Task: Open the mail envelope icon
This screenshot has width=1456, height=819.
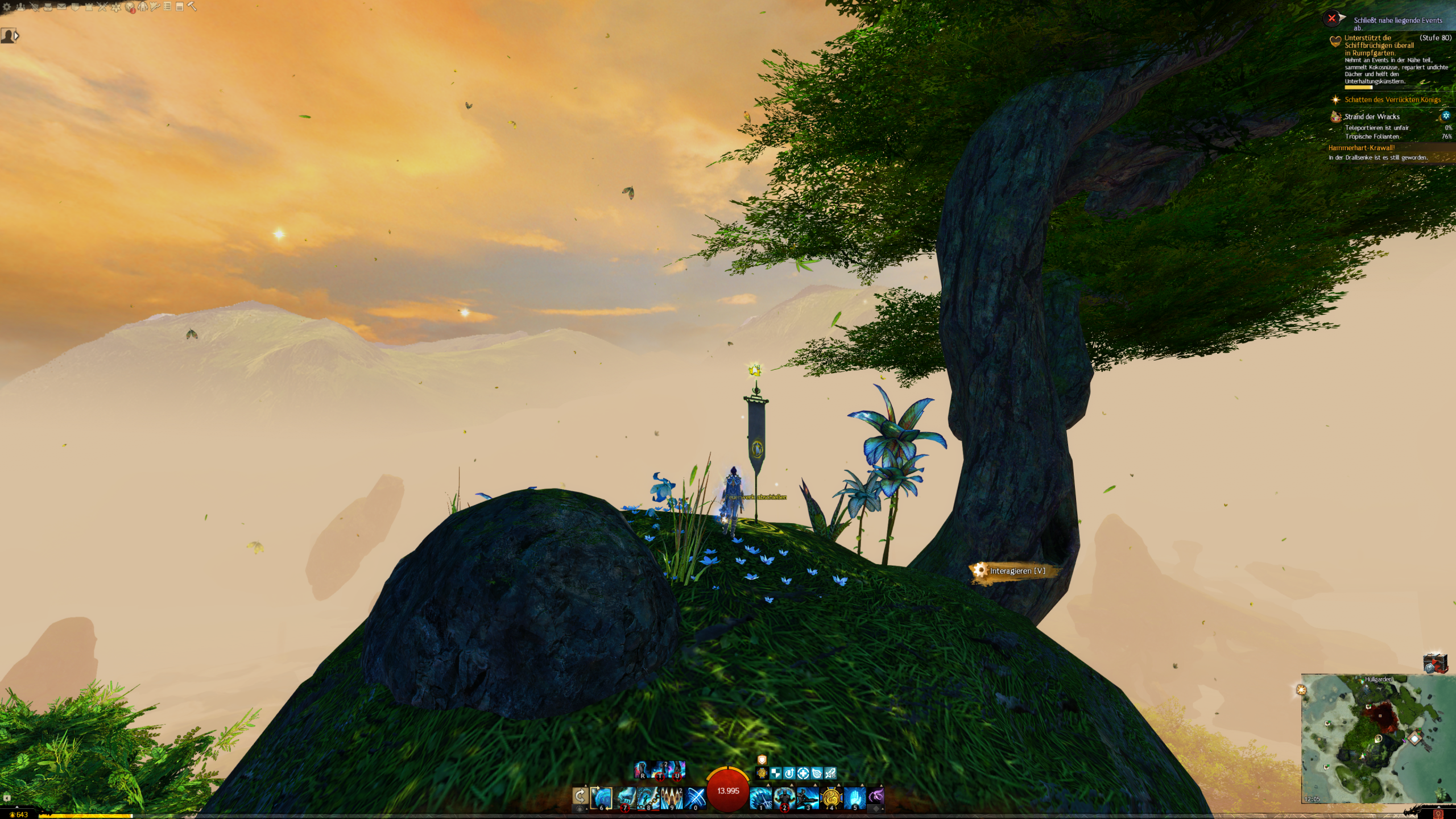Action: click(61, 7)
